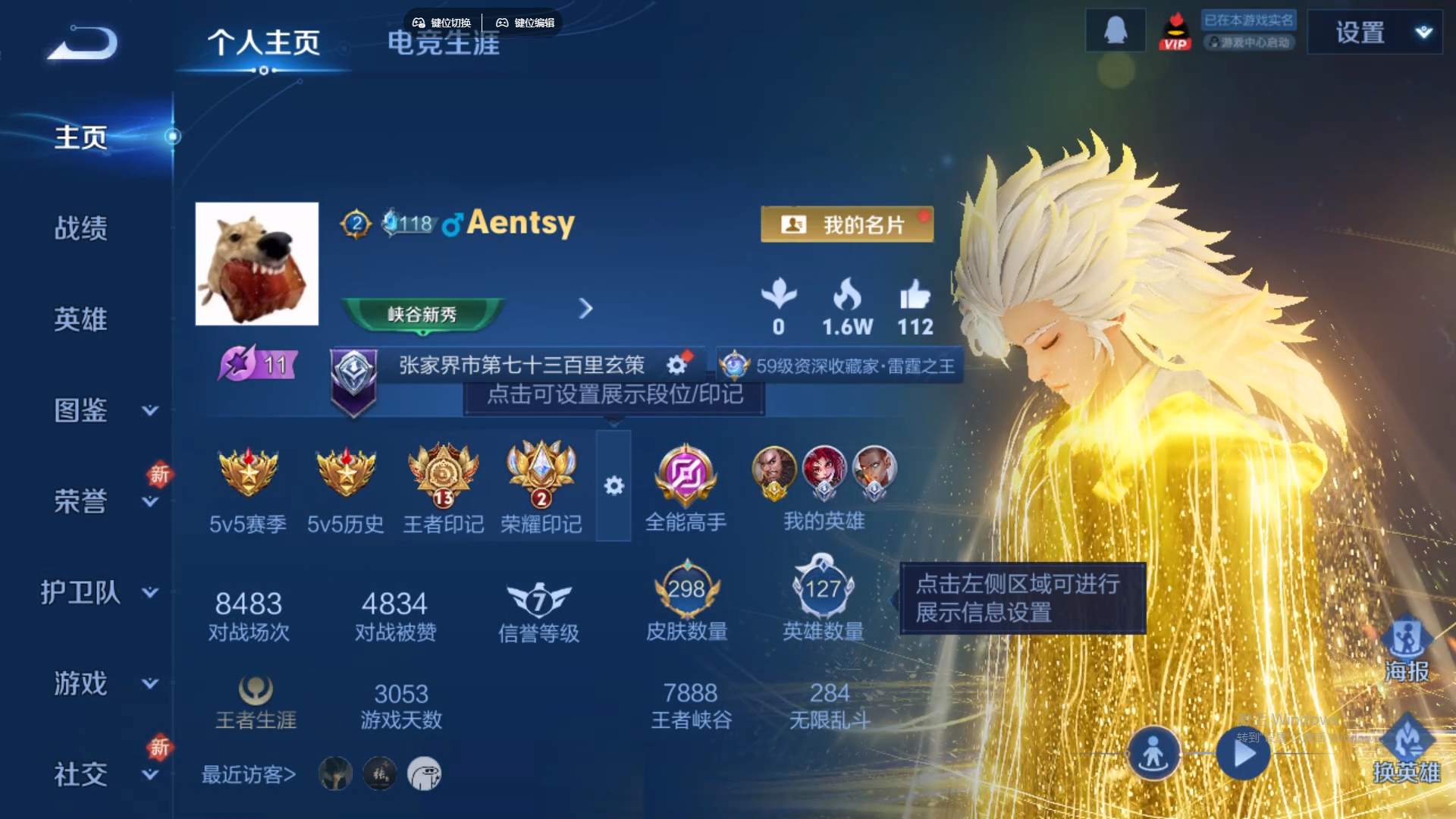The image size is (1456, 819).
Task: Click the 我的名片 name card button
Action: point(847,223)
